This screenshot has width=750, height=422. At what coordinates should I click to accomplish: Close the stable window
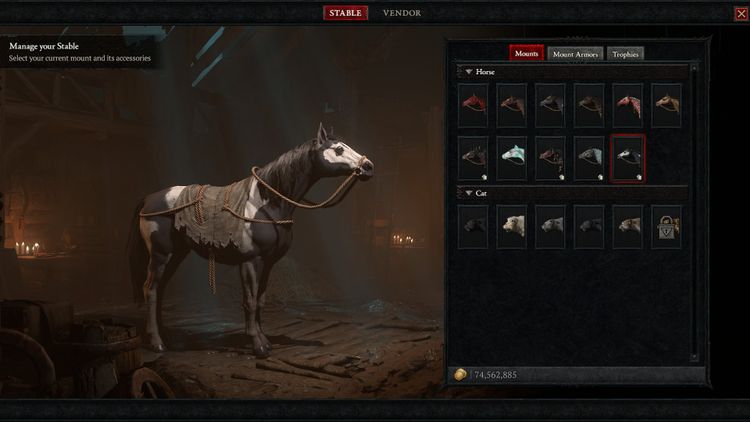click(x=741, y=13)
